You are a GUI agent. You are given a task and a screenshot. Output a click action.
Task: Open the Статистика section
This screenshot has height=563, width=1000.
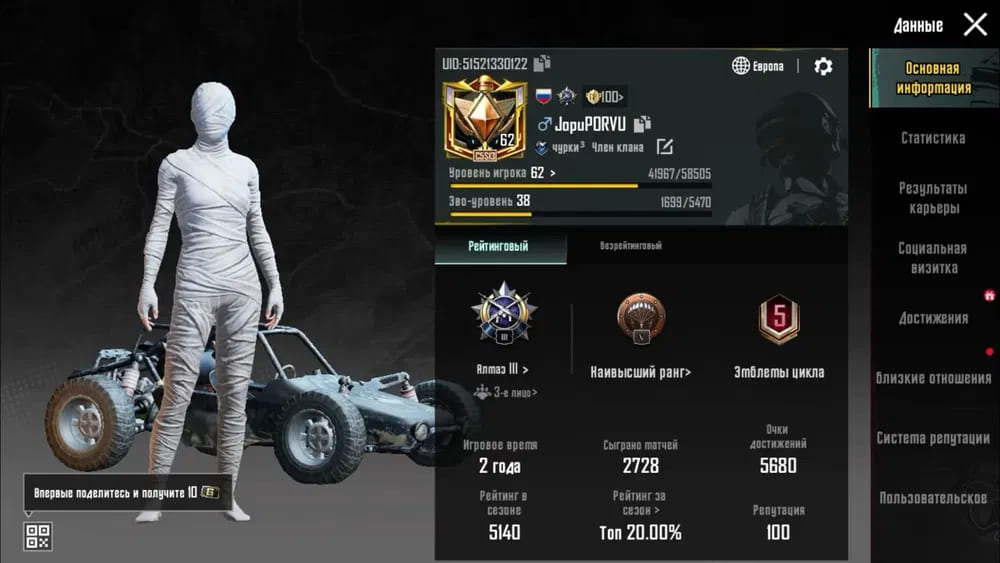(x=932, y=138)
